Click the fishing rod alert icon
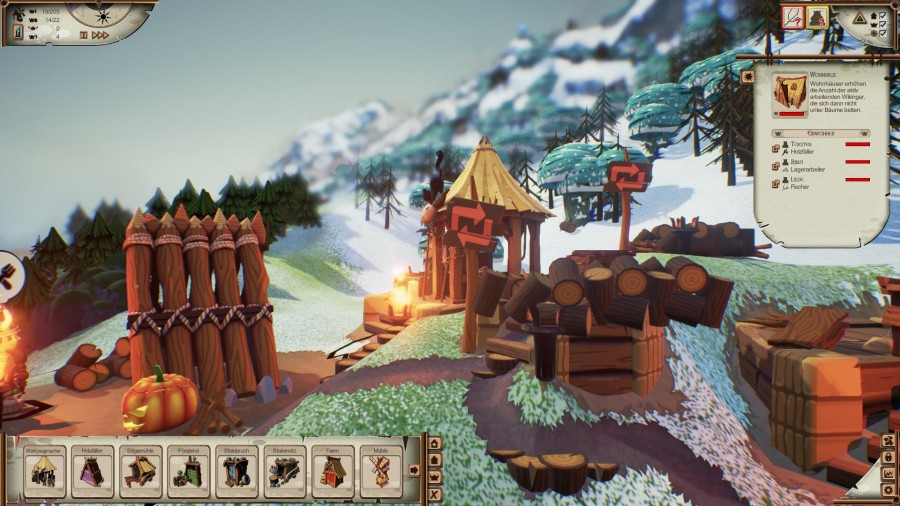The width and height of the screenshot is (900, 506). coord(792,16)
